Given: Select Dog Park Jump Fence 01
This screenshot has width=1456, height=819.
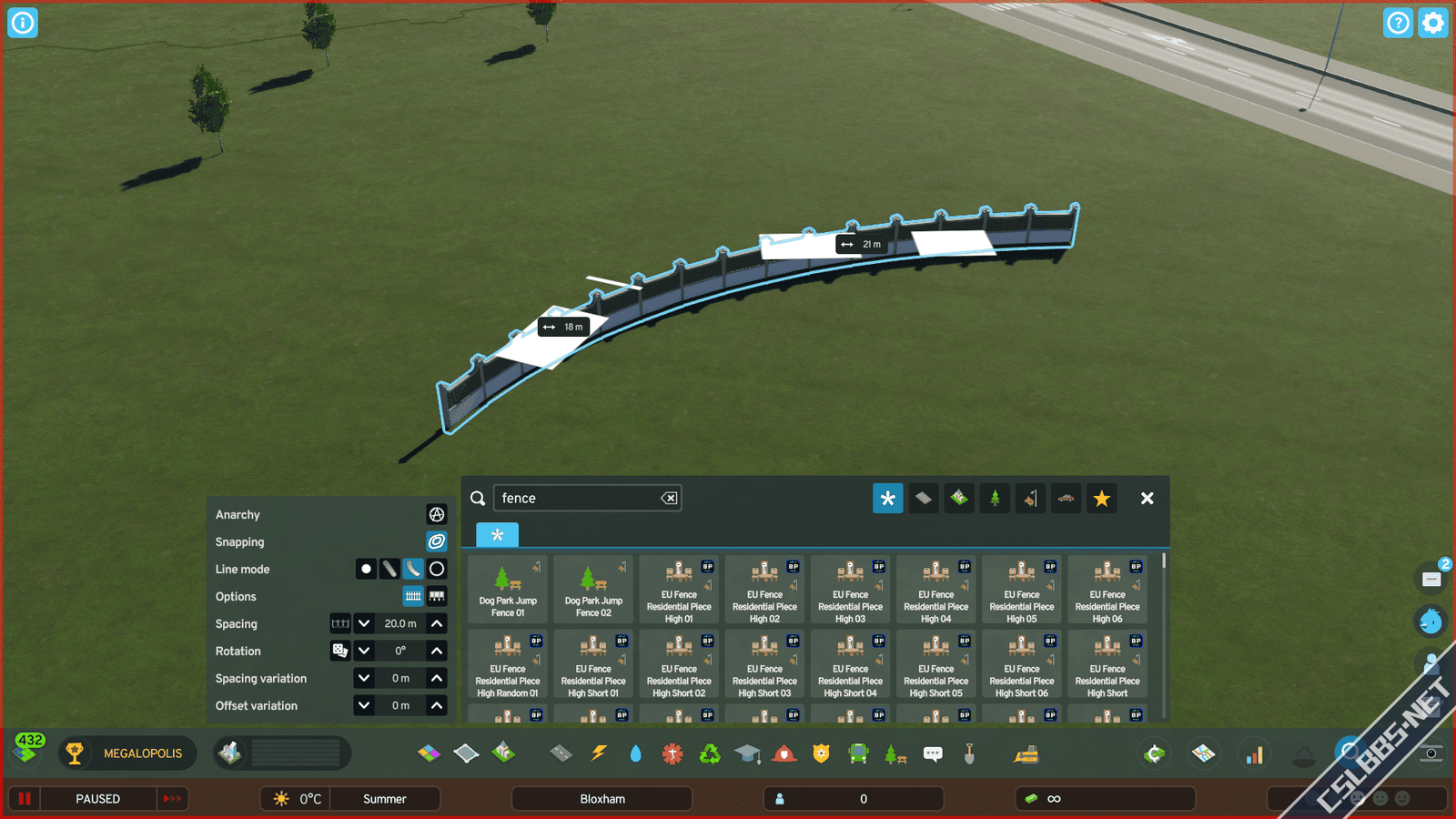Looking at the screenshot, I should click(508, 590).
